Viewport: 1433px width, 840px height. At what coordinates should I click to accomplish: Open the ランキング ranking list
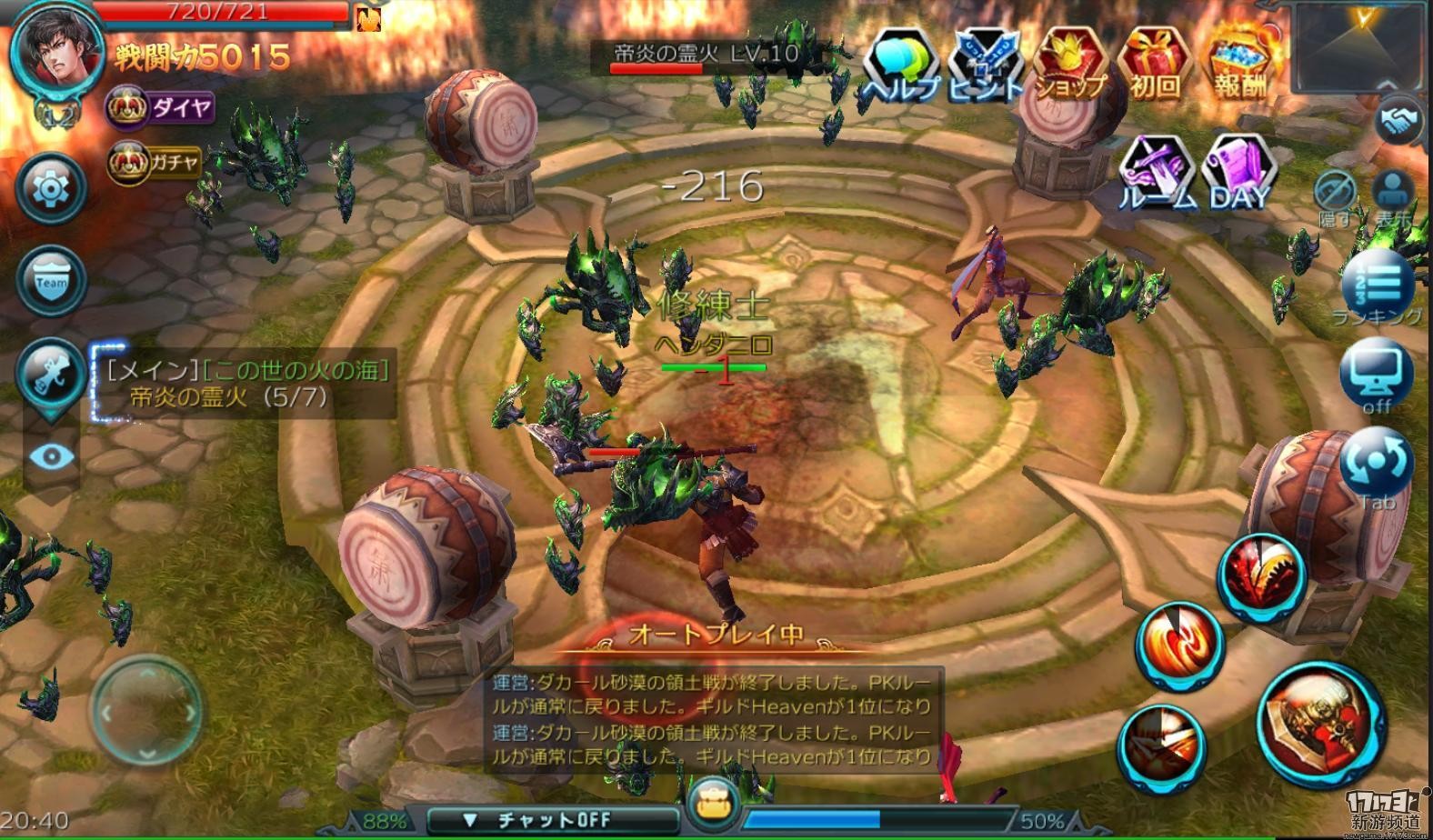coord(1378,288)
